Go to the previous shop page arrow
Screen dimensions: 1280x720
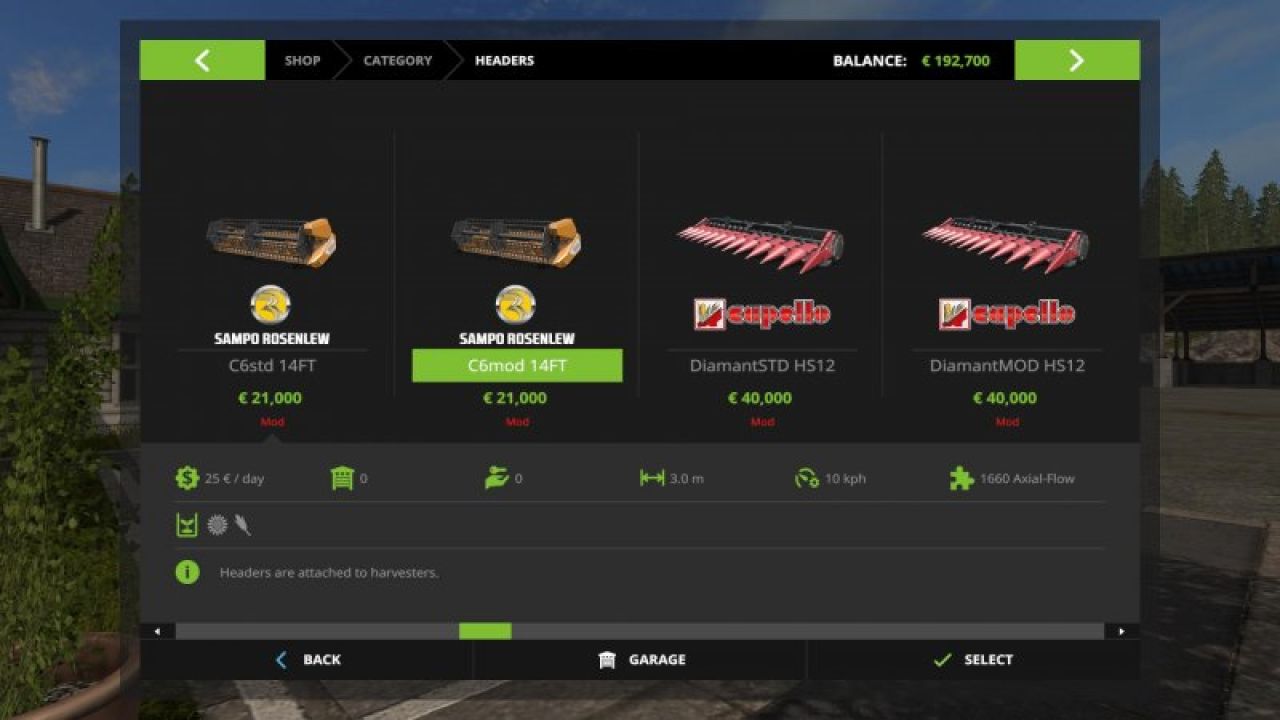pyautogui.click(x=202, y=60)
